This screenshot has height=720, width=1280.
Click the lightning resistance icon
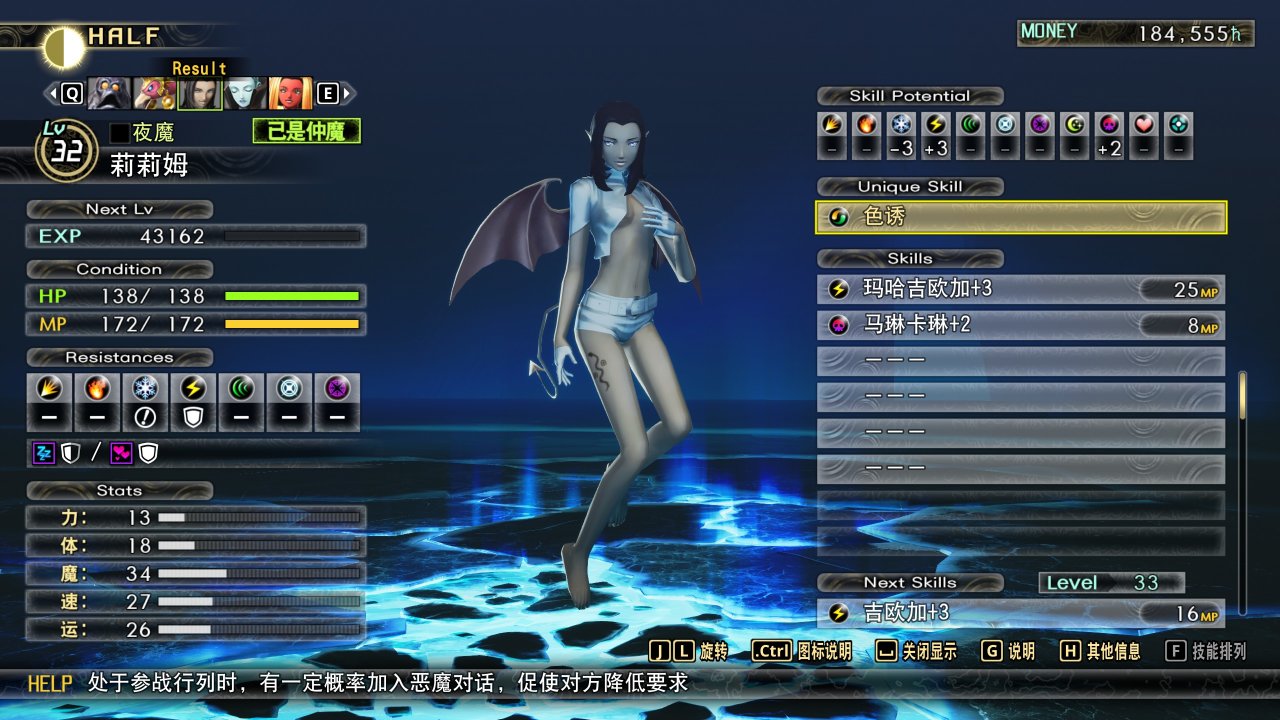193,389
